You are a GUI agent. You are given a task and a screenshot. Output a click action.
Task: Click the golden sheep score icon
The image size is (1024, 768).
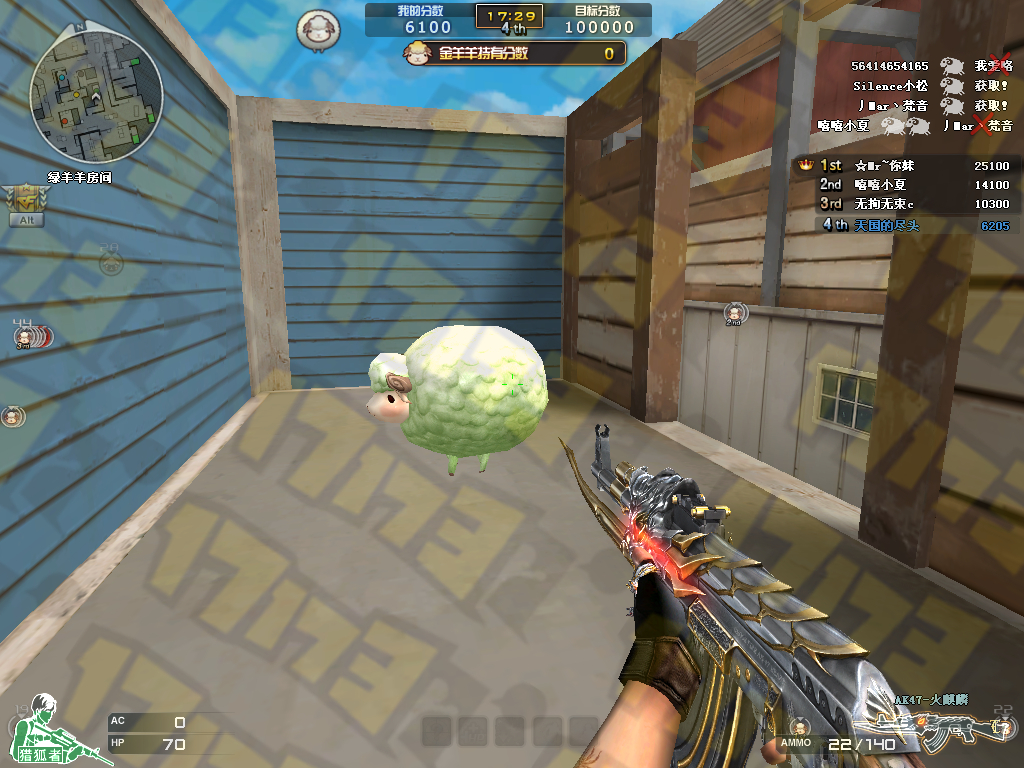tap(419, 53)
